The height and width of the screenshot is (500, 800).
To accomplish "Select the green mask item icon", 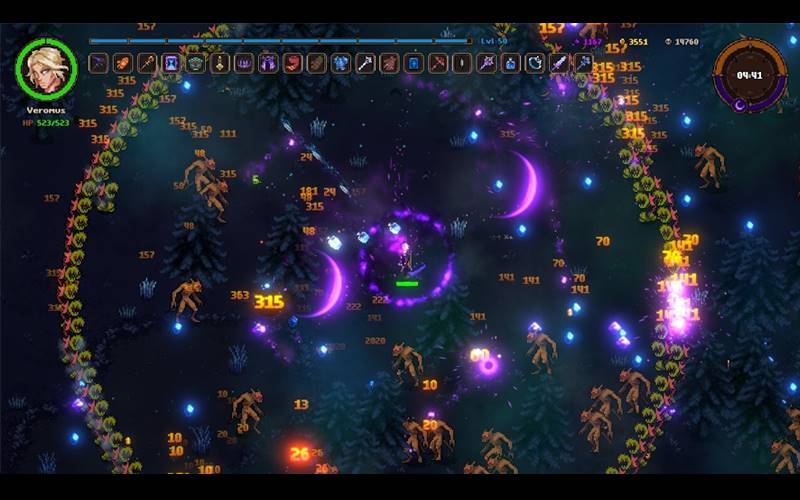I will pos(195,63).
